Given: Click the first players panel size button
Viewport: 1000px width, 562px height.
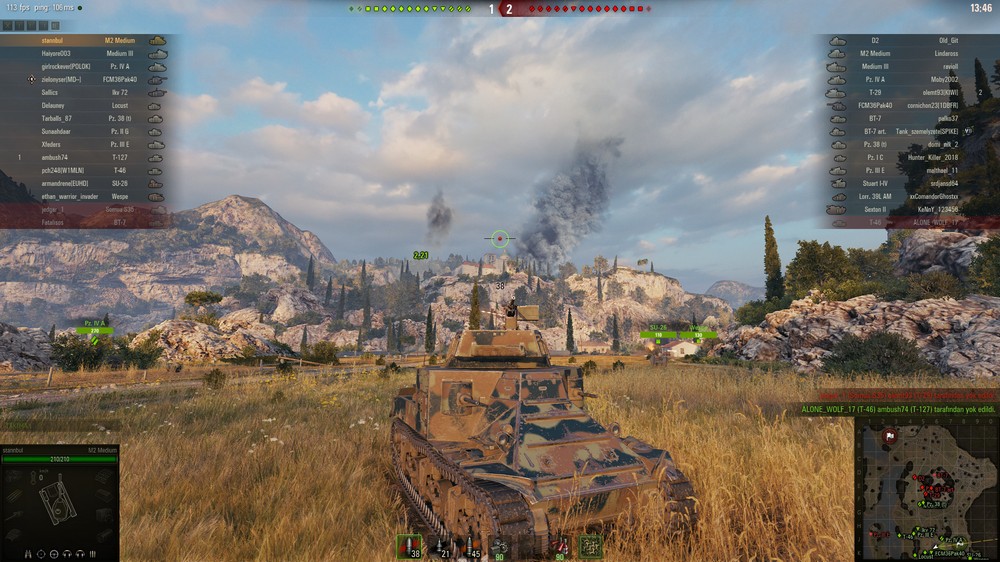Looking at the screenshot, I should 6,26.
